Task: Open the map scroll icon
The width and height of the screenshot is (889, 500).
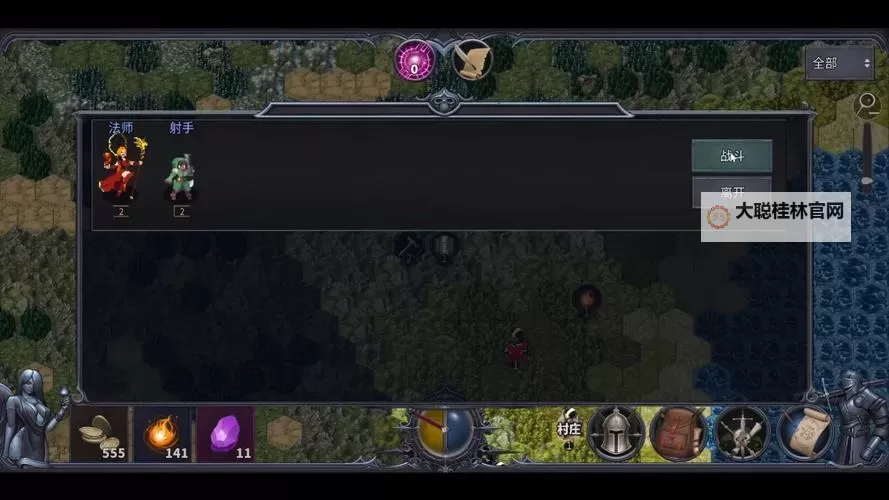Action: (x=804, y=433)
